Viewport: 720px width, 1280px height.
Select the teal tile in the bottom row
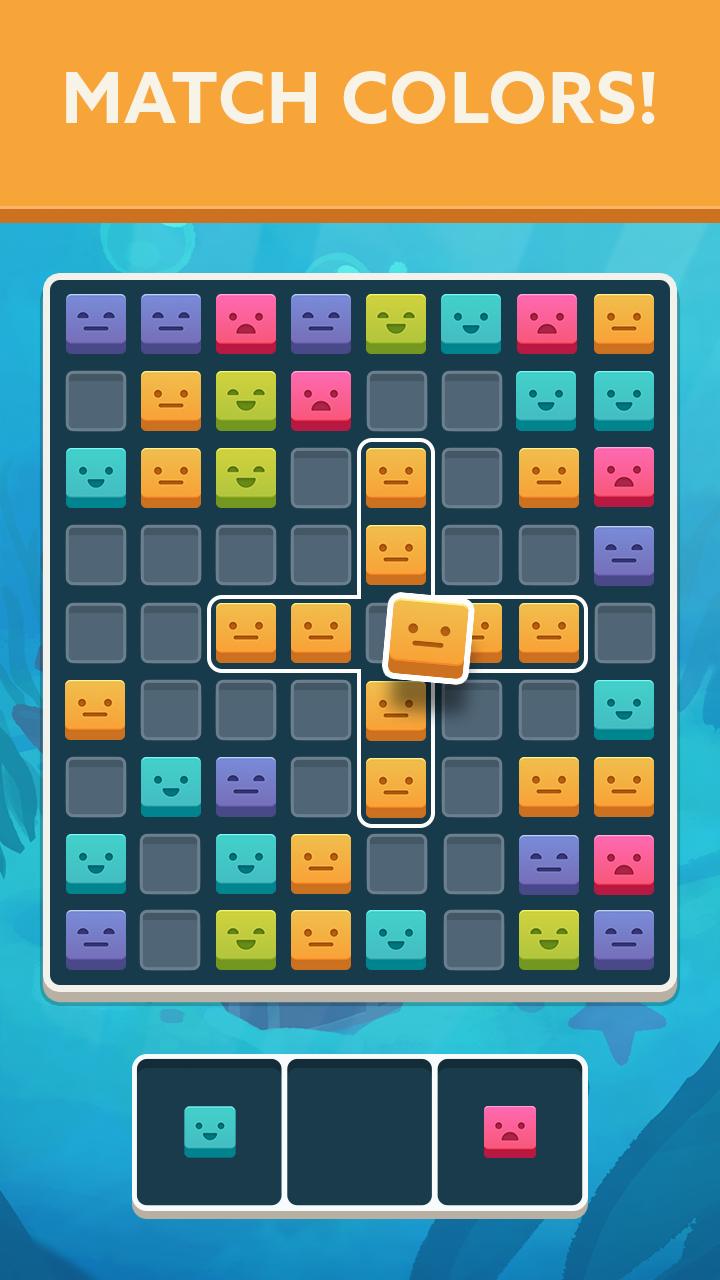pyautogui.click(x=396, y=938)
